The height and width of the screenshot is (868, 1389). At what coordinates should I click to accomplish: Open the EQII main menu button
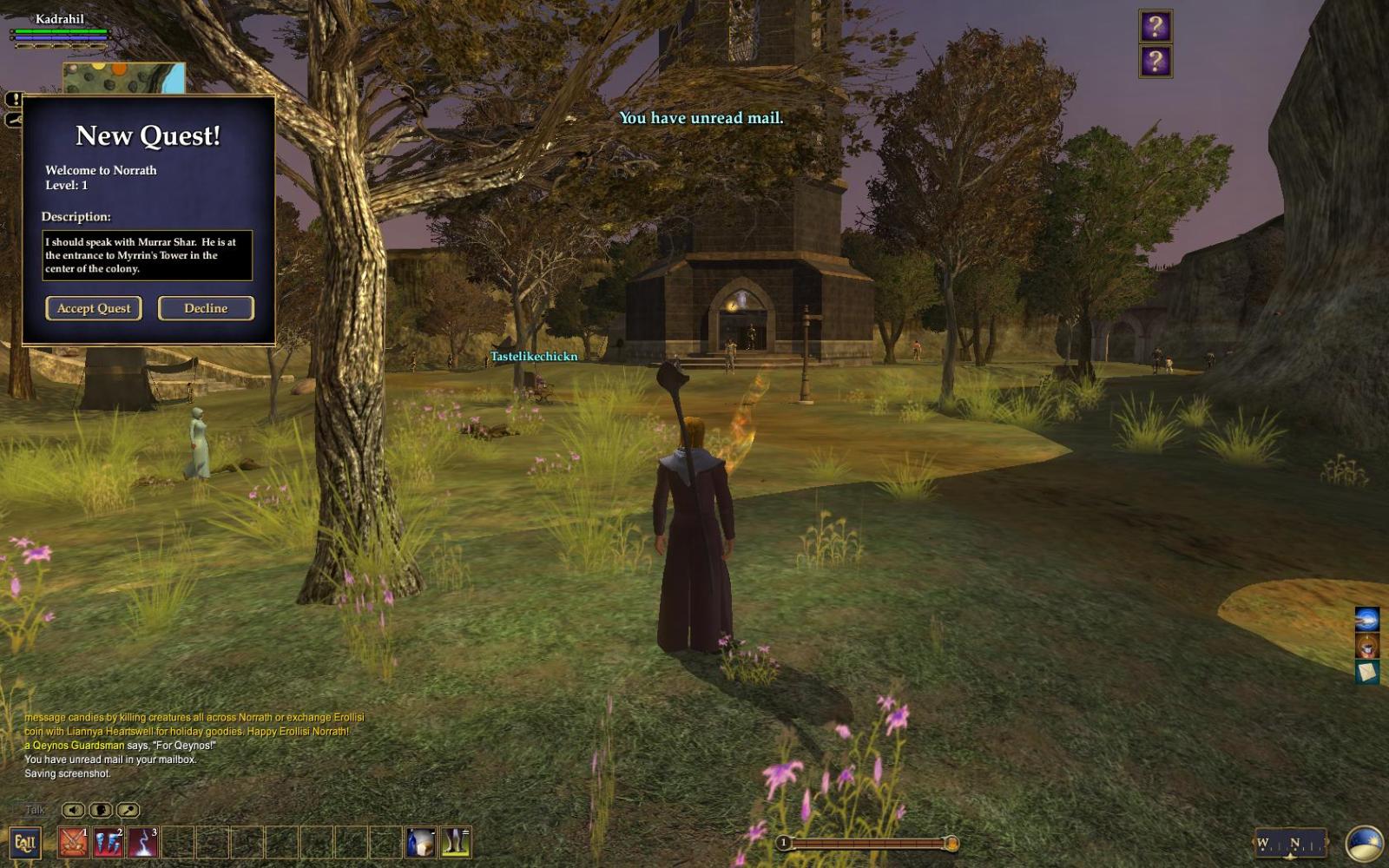coord(24,842)
